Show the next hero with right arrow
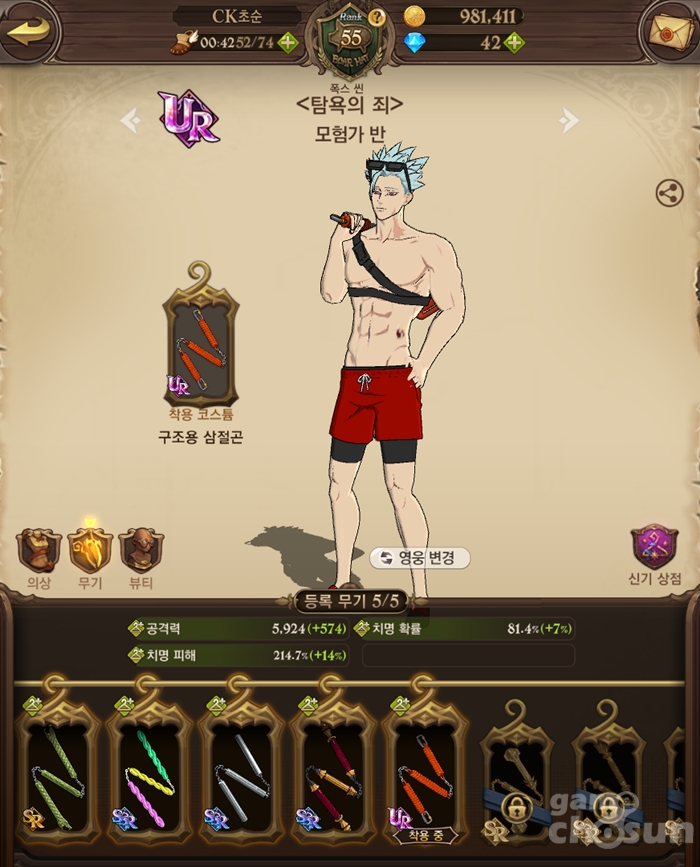This screenshot has width=700, height=867. point(569,121)
